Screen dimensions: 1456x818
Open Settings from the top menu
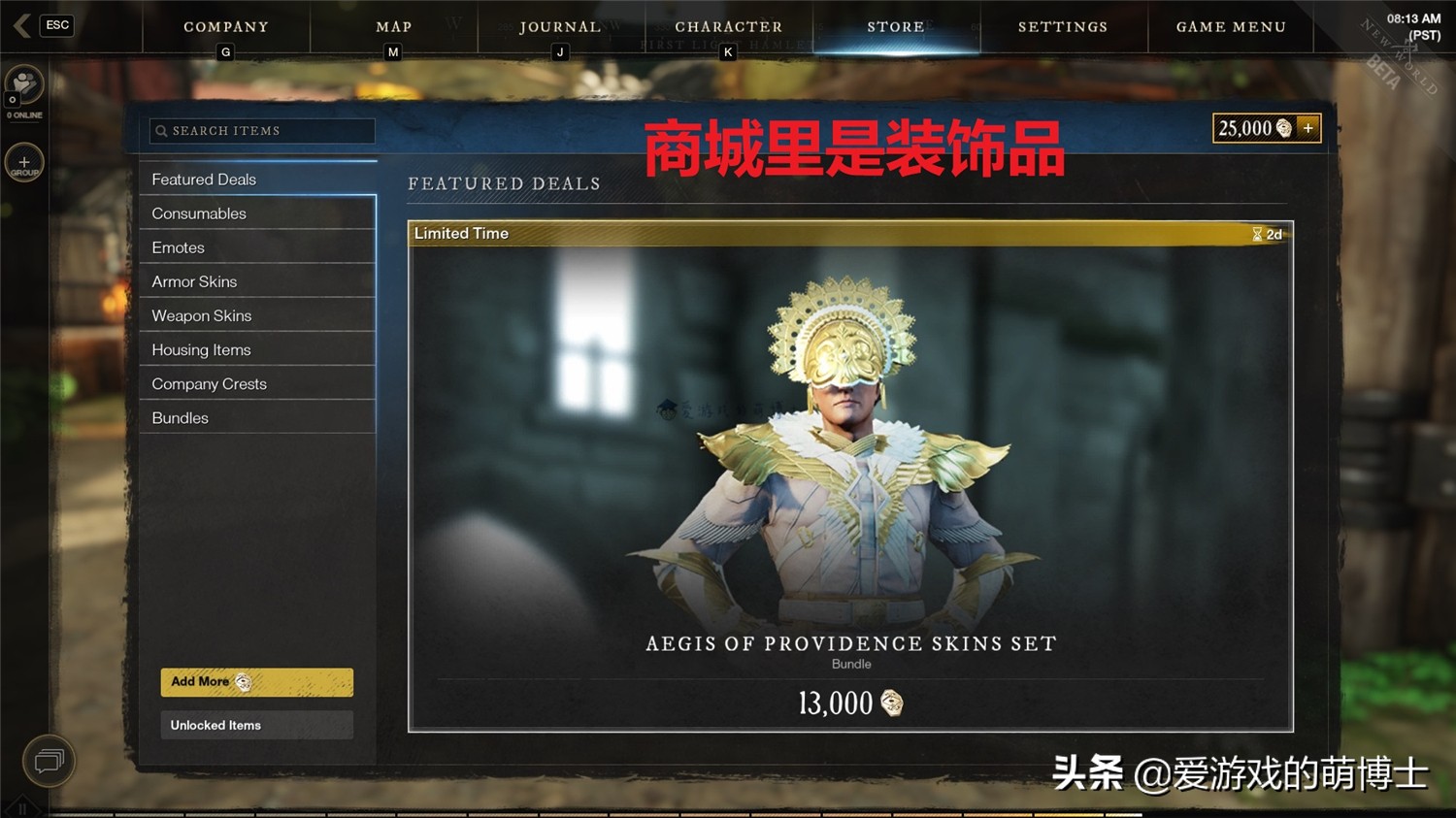coord(1063,26)
